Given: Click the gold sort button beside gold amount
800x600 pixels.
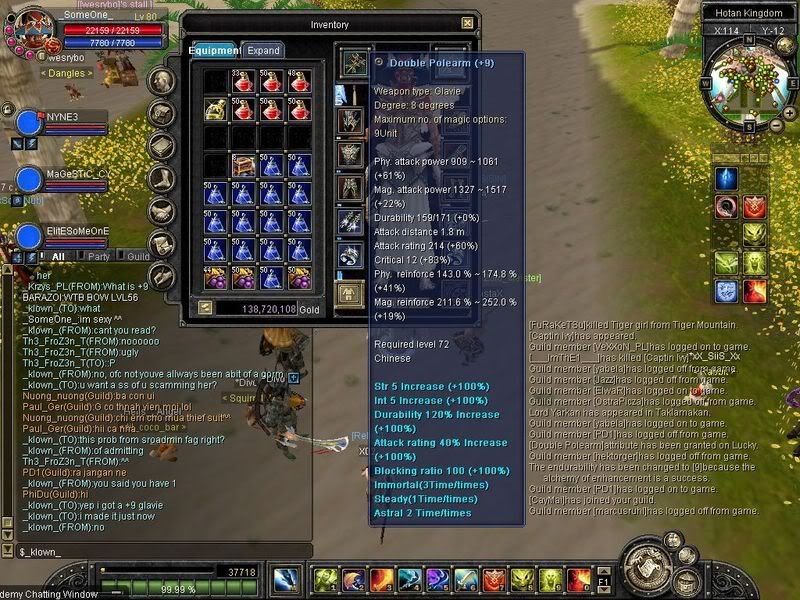Looking at the screenshot, I should coord(205,309).
